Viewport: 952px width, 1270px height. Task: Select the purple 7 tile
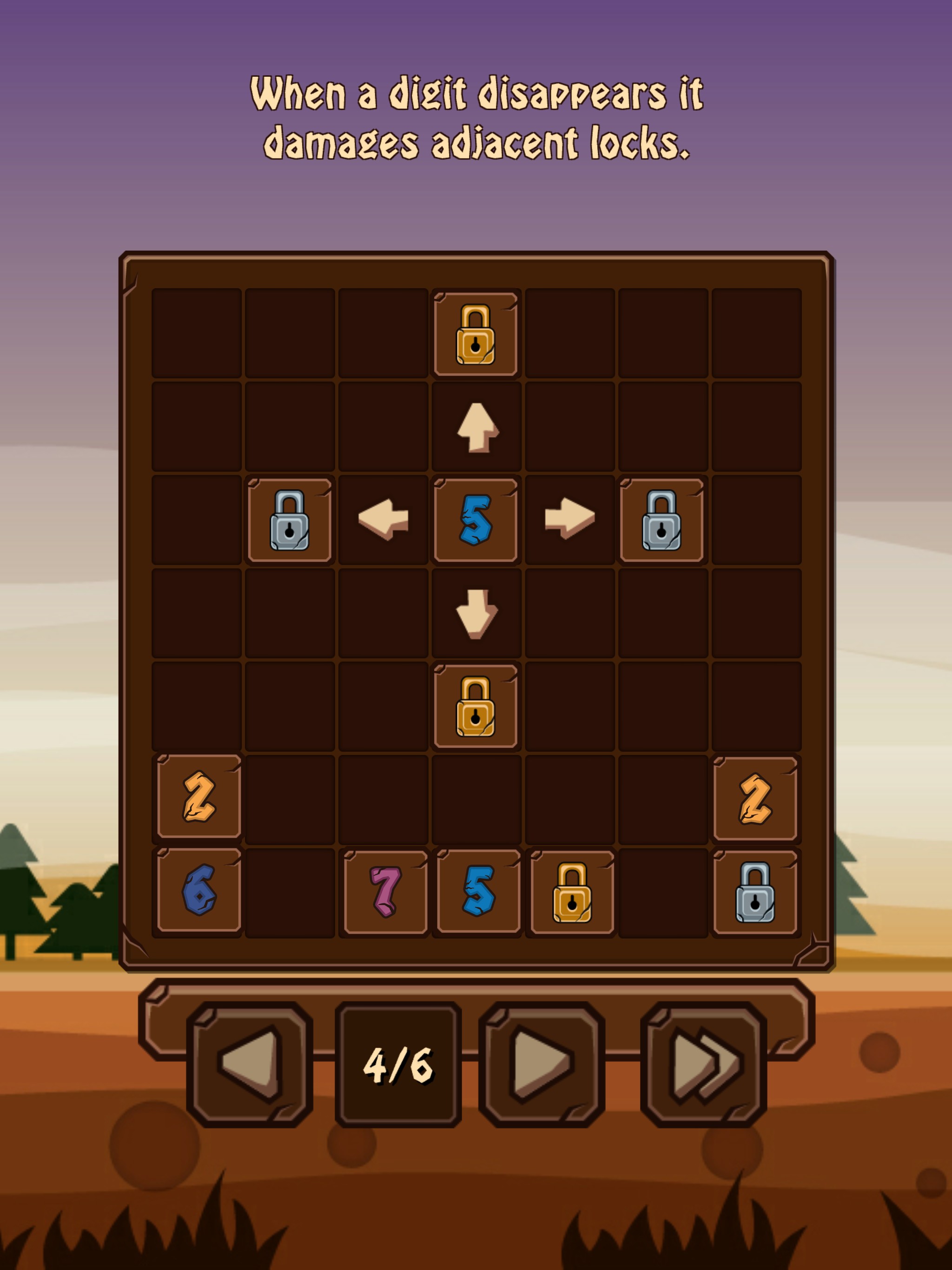(385, 892)
